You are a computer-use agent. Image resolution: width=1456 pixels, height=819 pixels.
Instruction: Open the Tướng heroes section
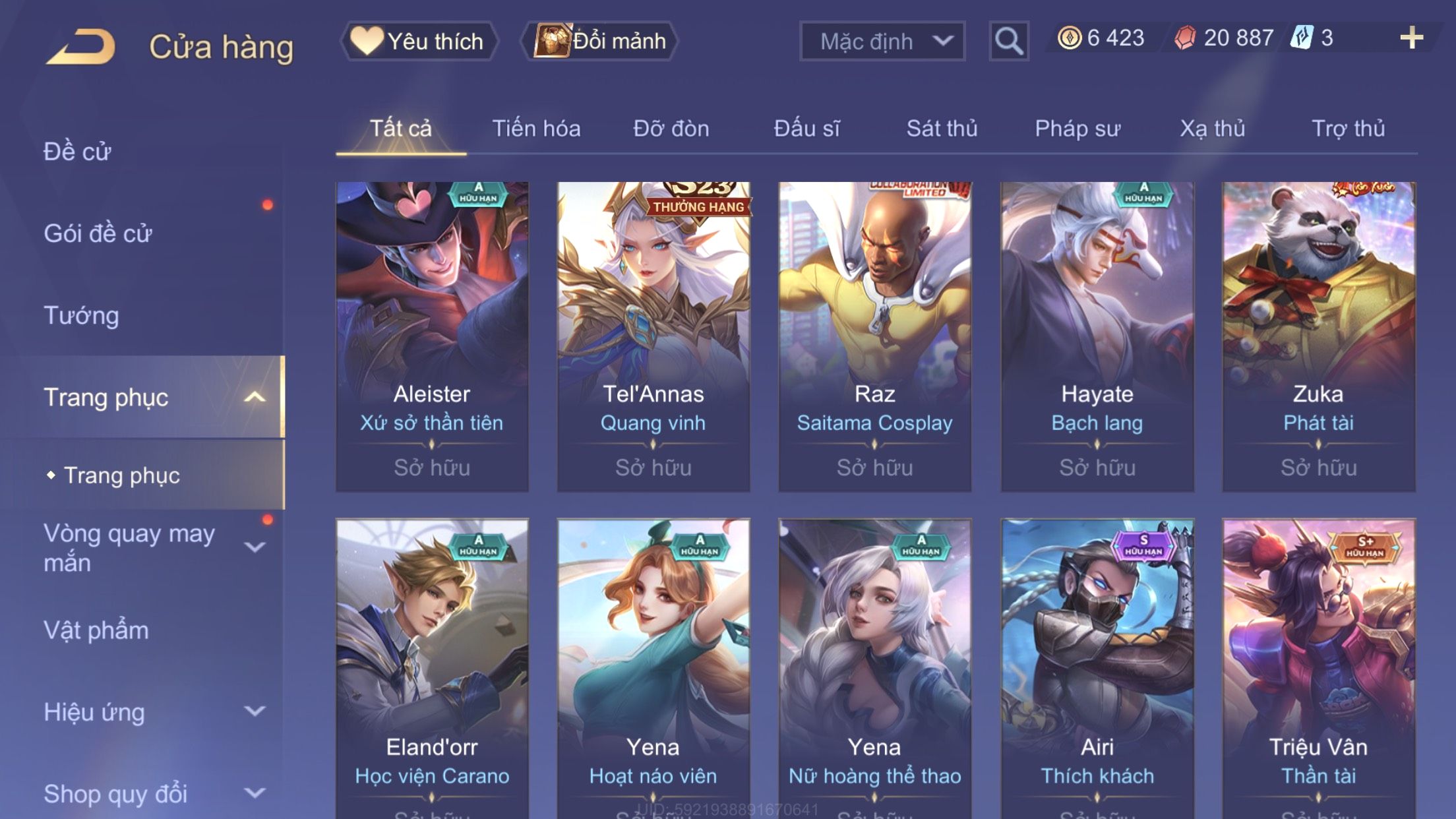coord(82,315)
